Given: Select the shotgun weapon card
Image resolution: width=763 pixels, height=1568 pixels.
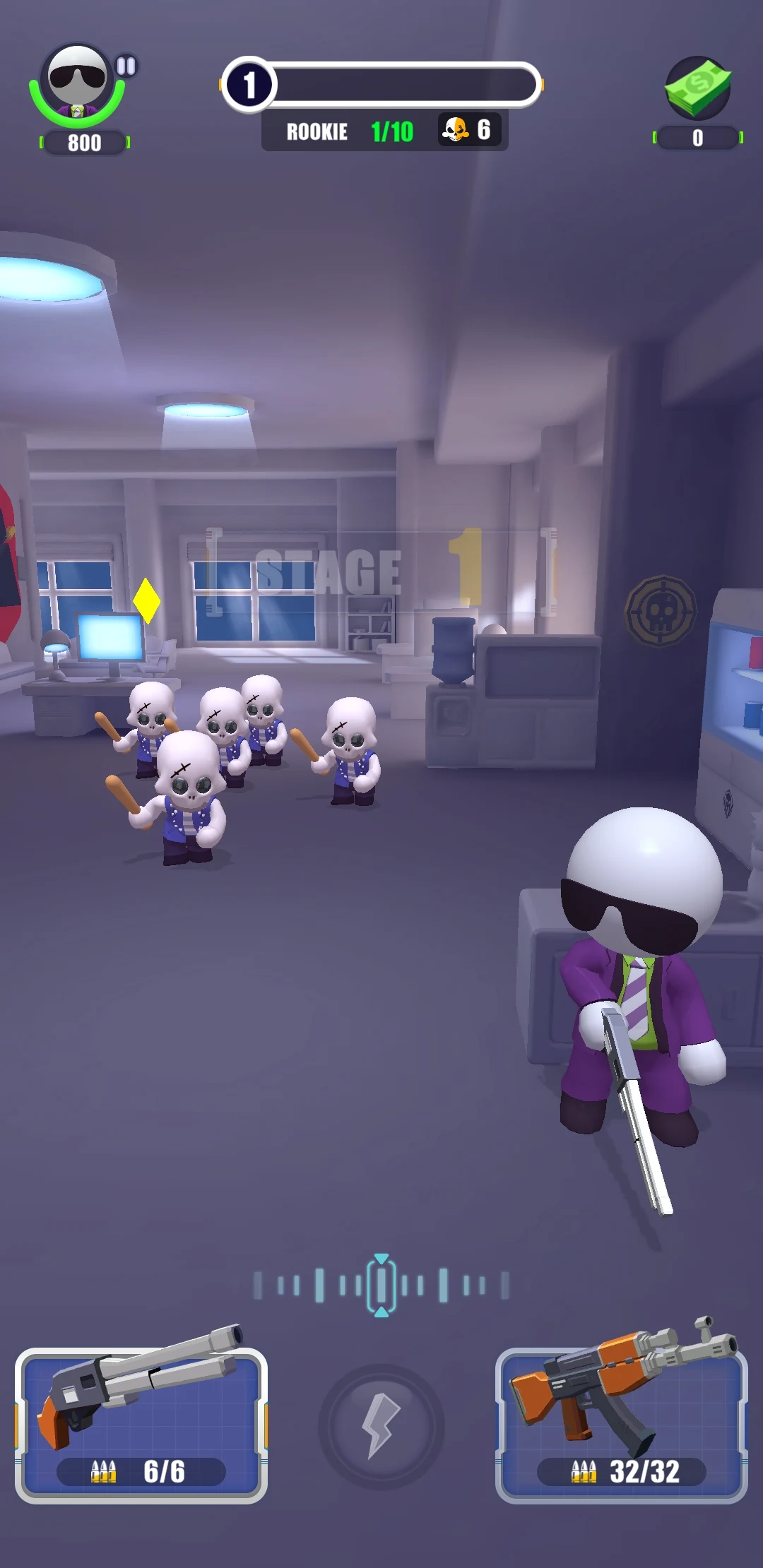Looking at the screenshot, I should click(x=141, y=1424).
